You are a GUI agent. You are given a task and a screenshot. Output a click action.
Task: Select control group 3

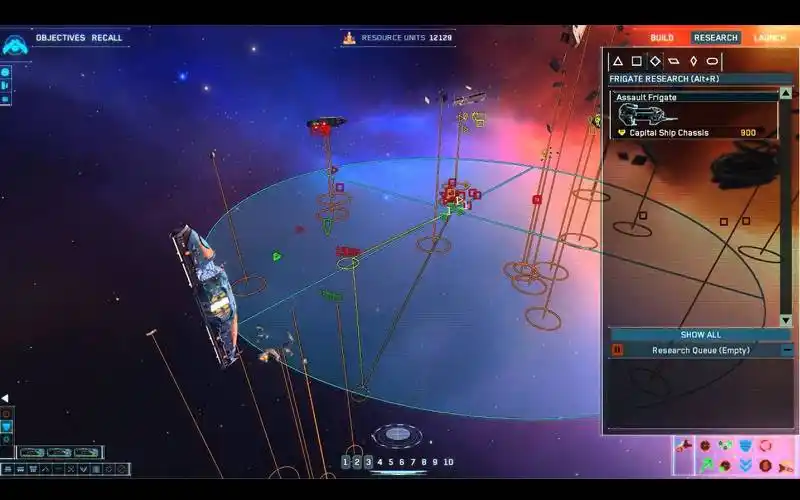368,462
